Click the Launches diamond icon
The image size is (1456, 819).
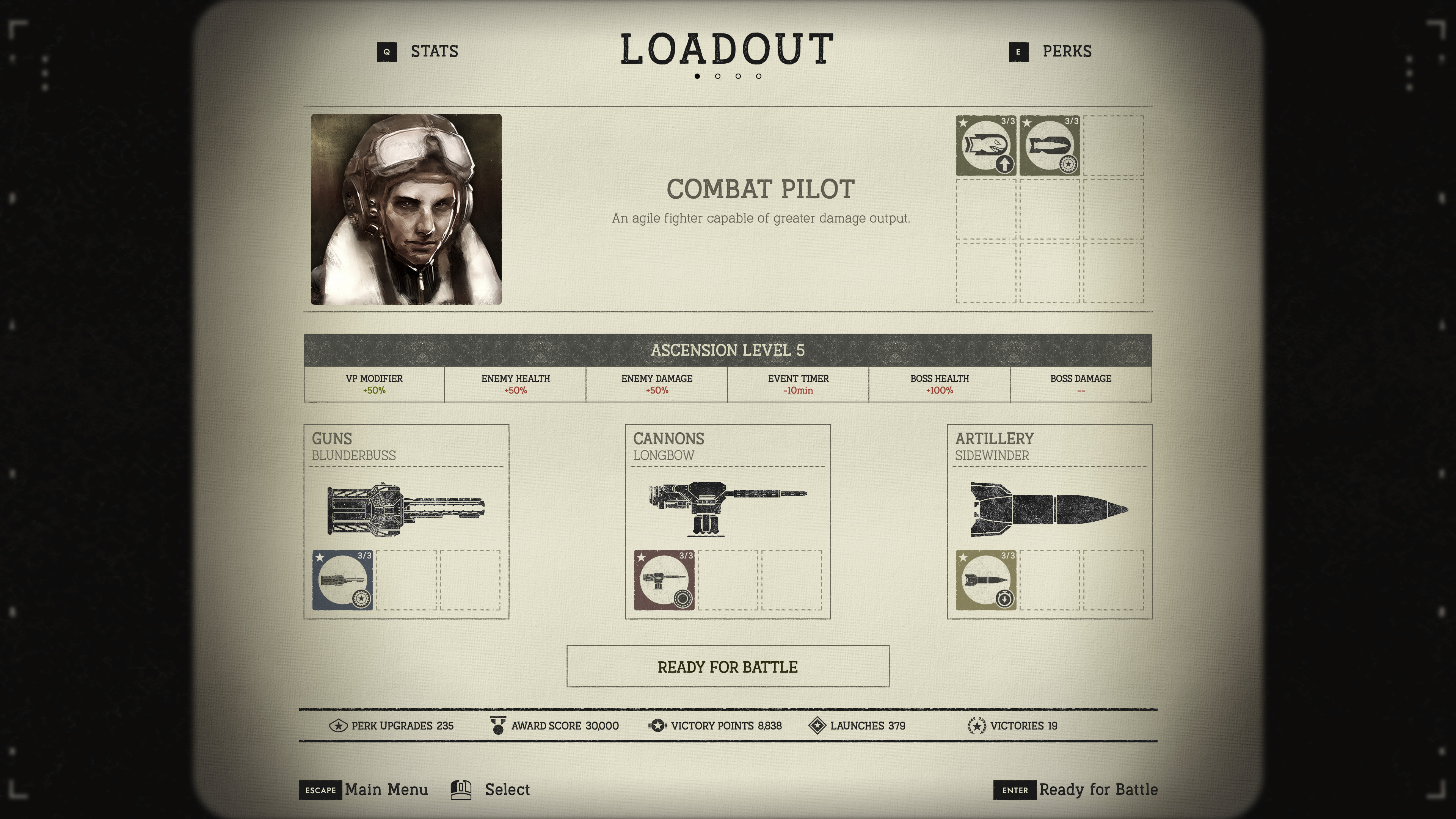[817, 726]
